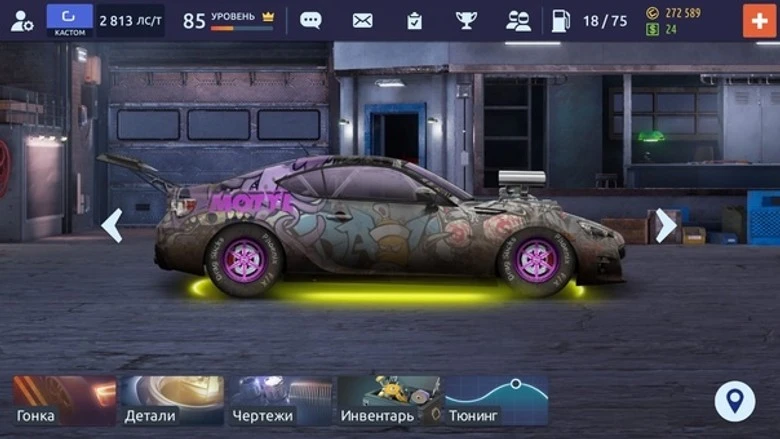The height and width of the screenshot is (439, 780).
Task: Open the Гонка menu
Action: tap(65, 401)
